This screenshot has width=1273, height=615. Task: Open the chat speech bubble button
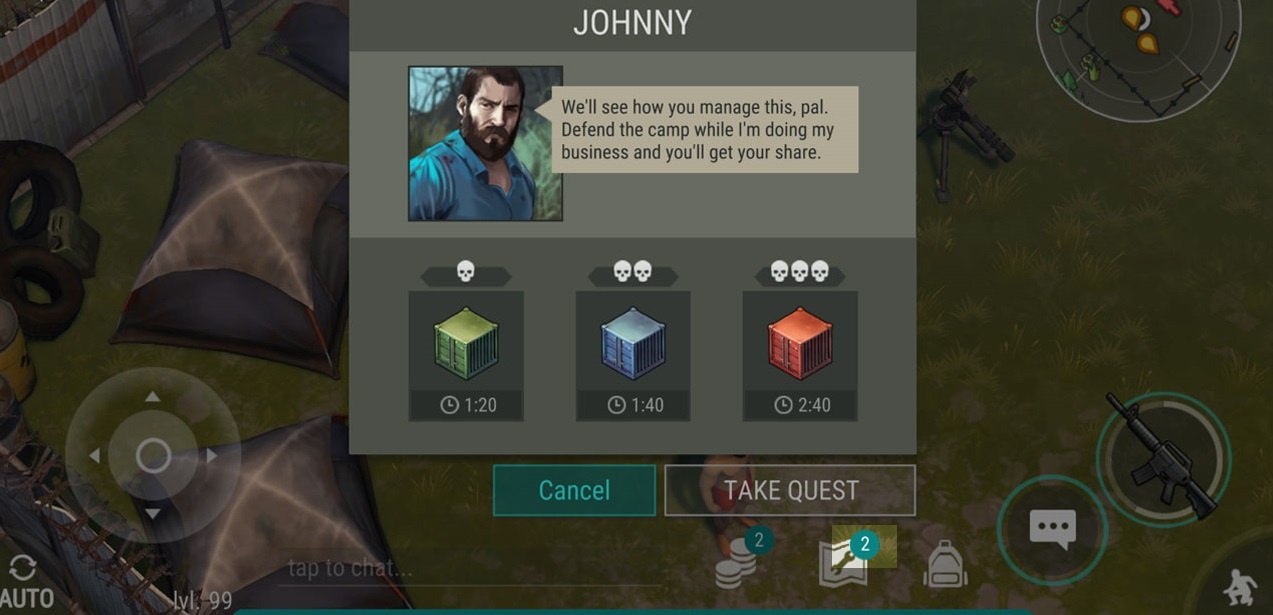click(x=1052, y=529)
